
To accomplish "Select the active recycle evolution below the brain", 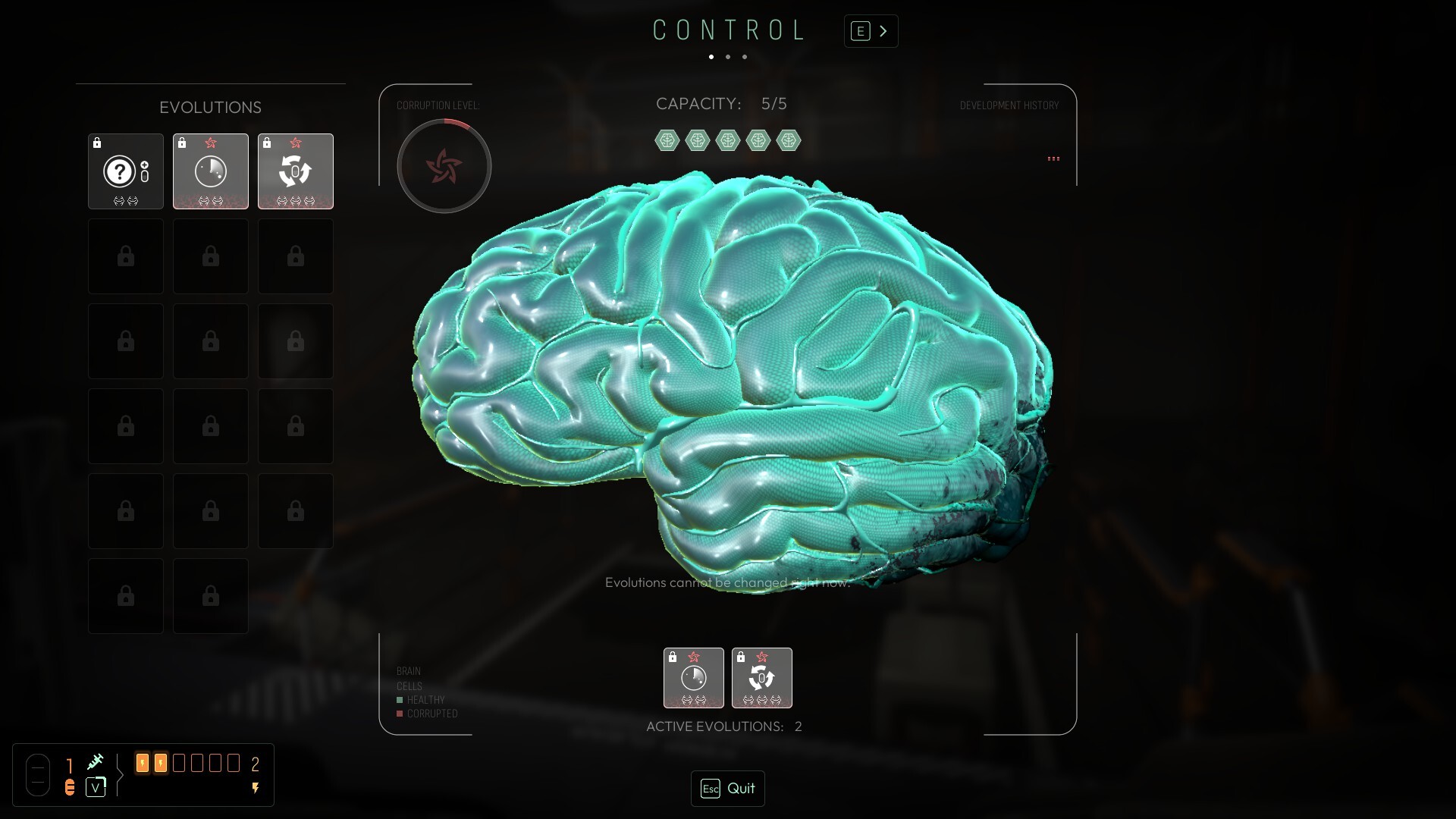I will pyautogui.click(x=762, y=678).
